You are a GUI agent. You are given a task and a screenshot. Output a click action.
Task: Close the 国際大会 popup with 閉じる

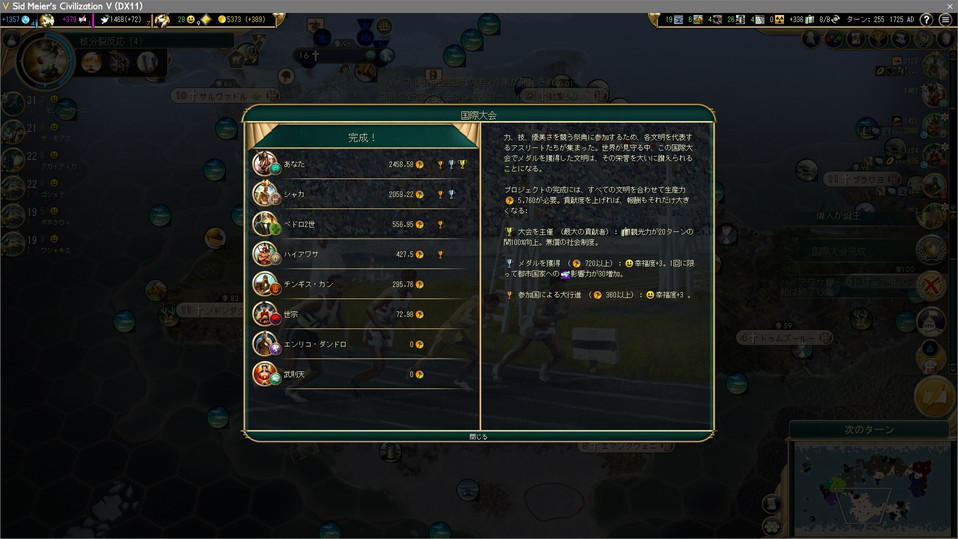point(479,436)
